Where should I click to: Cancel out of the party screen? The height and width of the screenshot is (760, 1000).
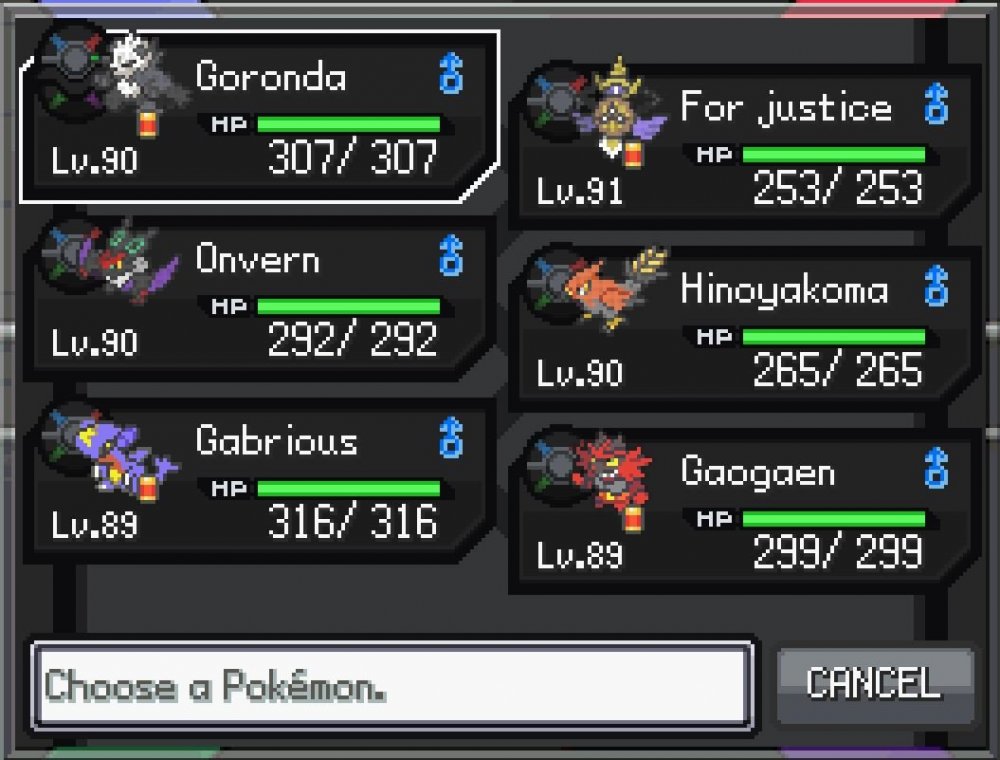tap(874, 683)
